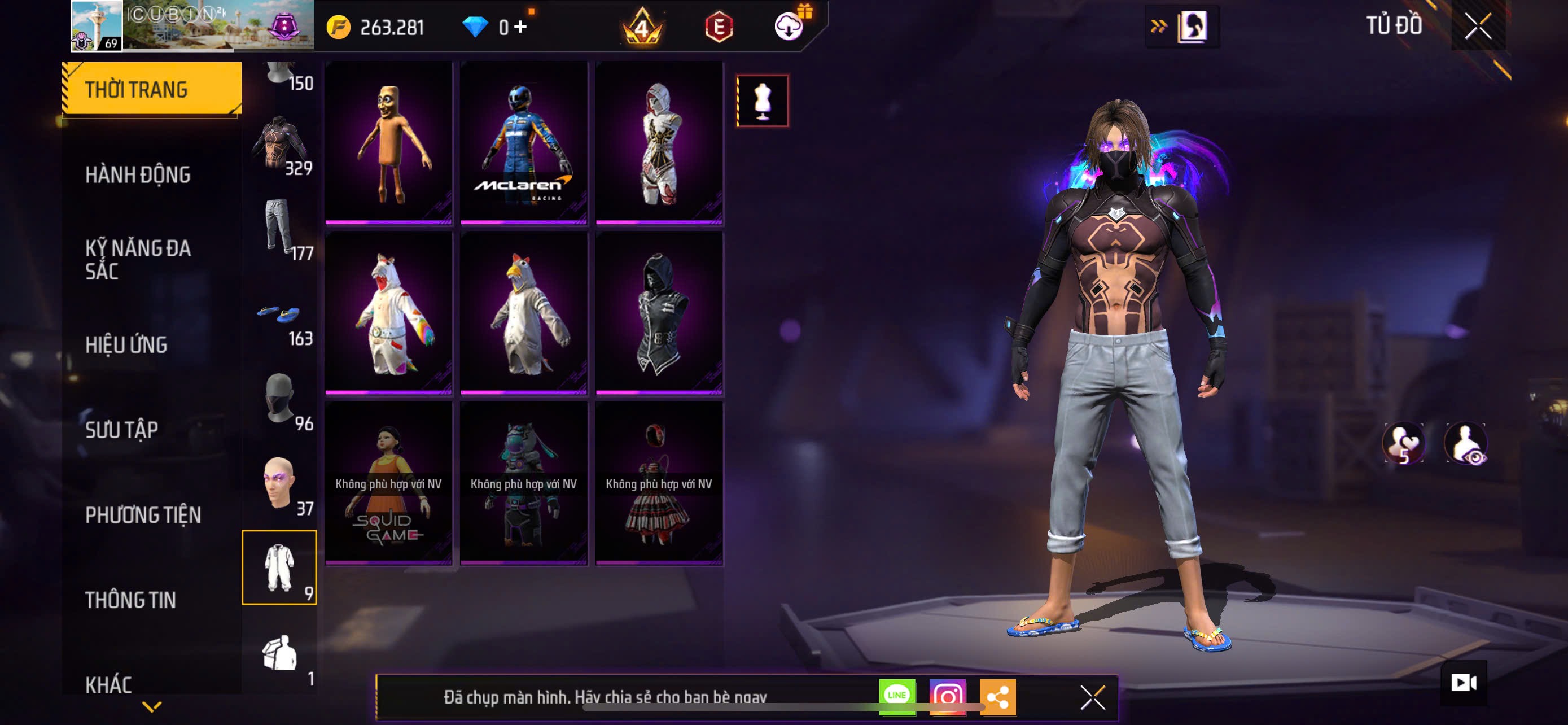Switch to the HÀNH ĐỘNG tab
The width and height of the screenshot is (1568, 725).
(138, 174)
